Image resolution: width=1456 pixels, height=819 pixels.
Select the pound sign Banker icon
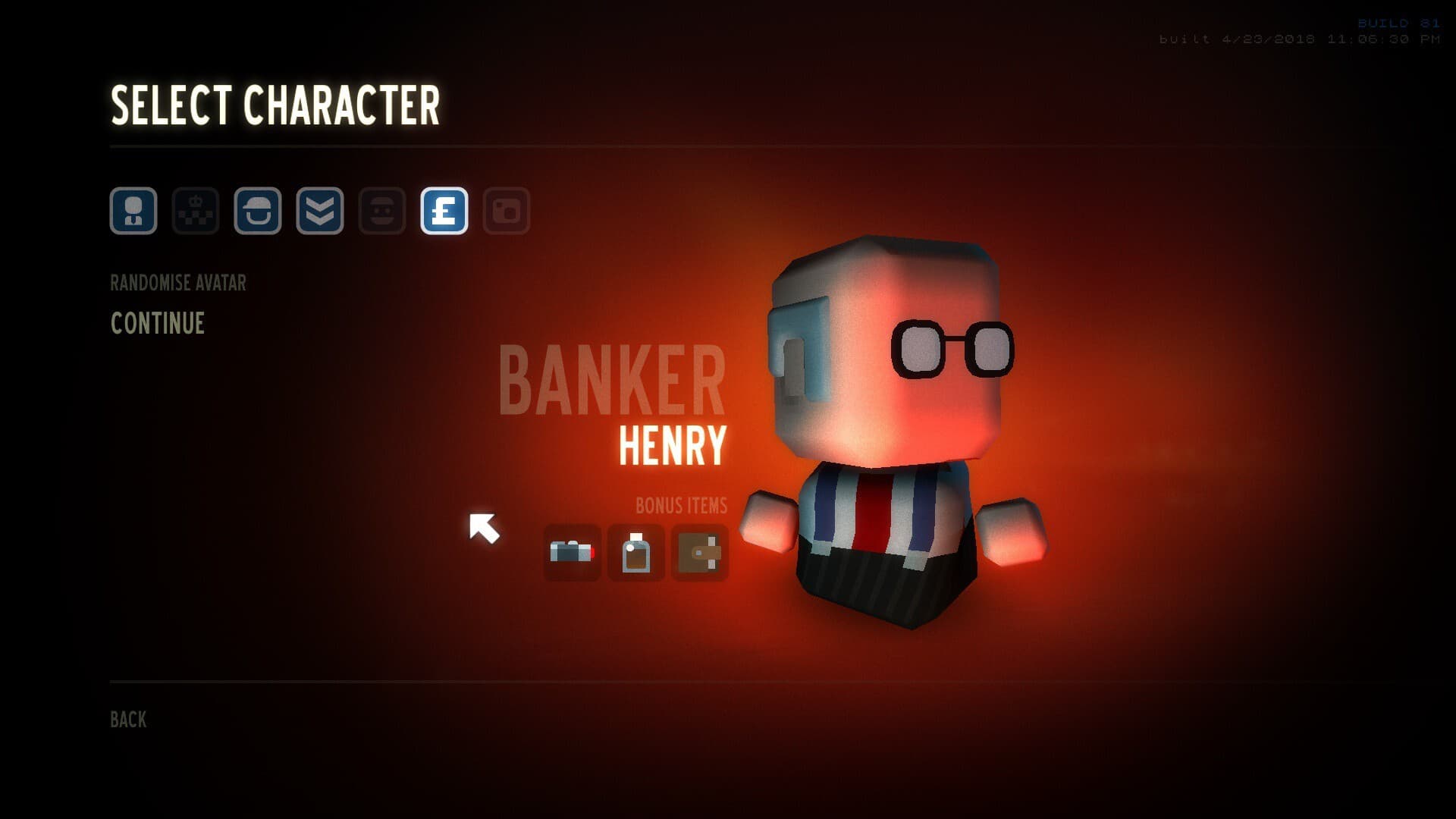[x=444, y=211]
